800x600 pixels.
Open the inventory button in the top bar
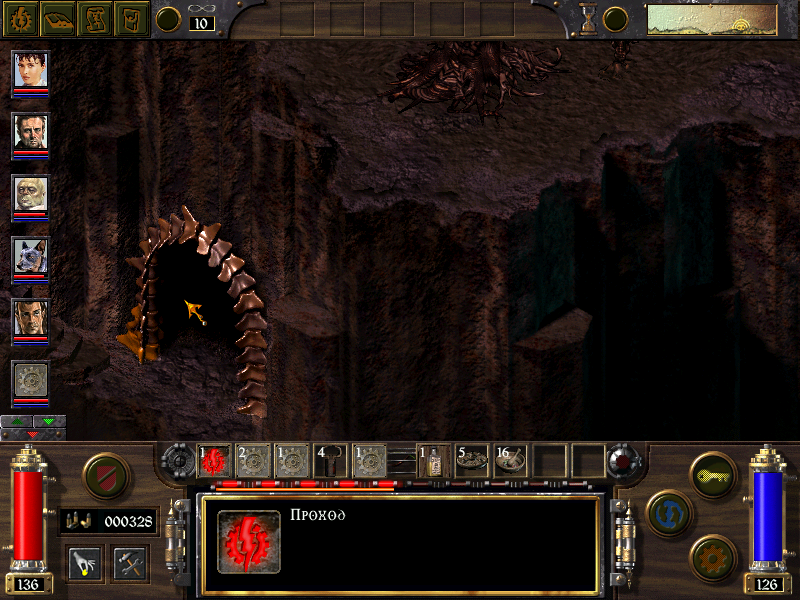132,17
